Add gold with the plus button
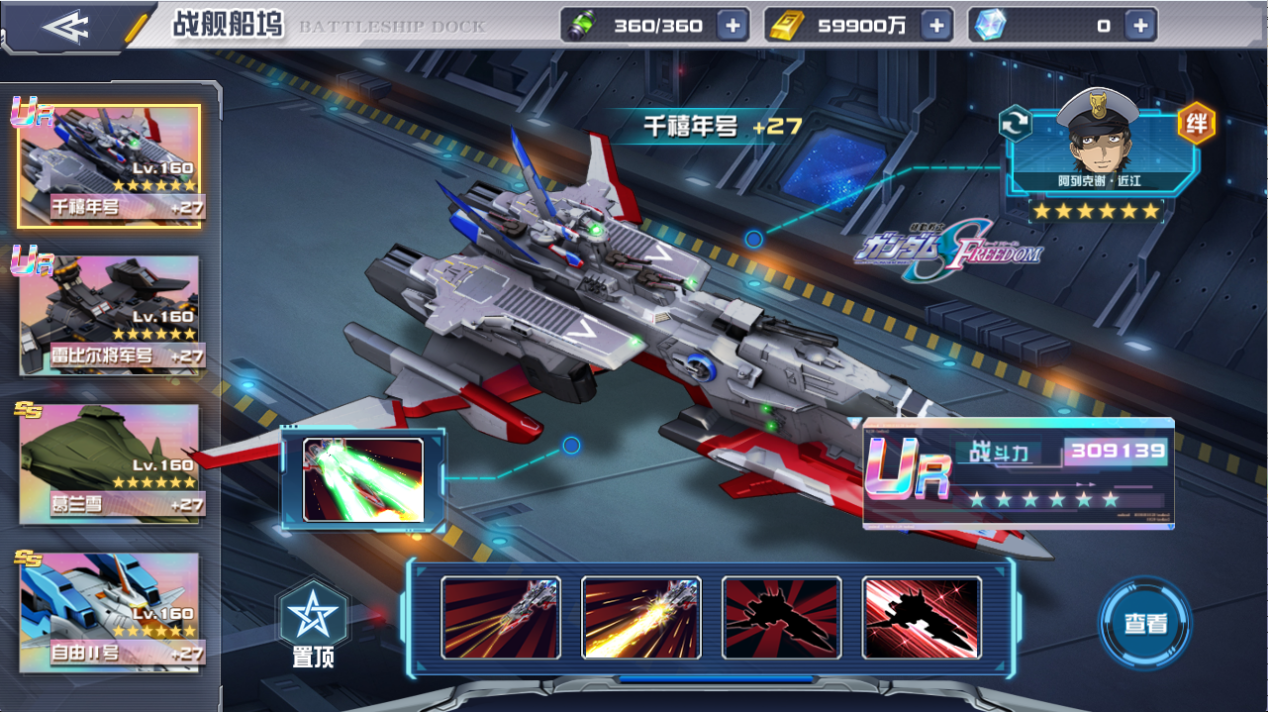 [x=936, y=26]
